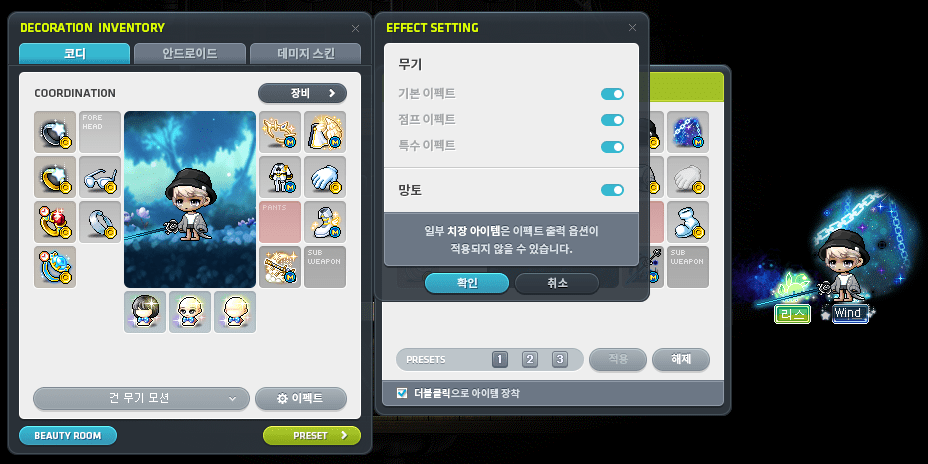The width and height of the screenshot is (928, 464).
Task: Confirm with the 확인 button
Action: point(467,283)
